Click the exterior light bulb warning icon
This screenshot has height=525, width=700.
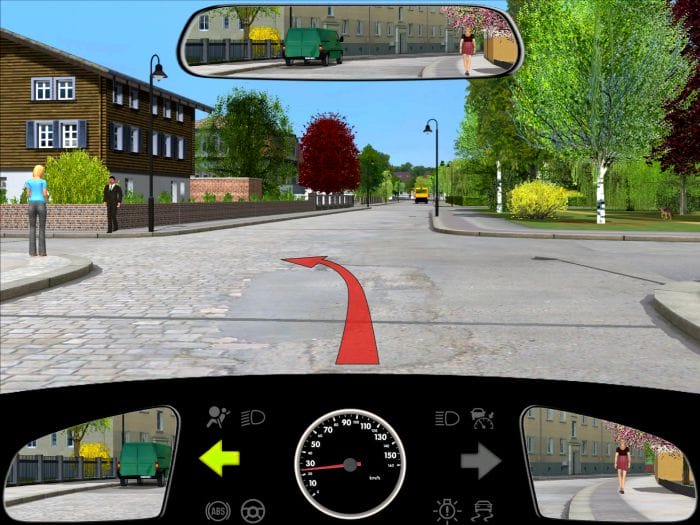(x=446, y=510)
